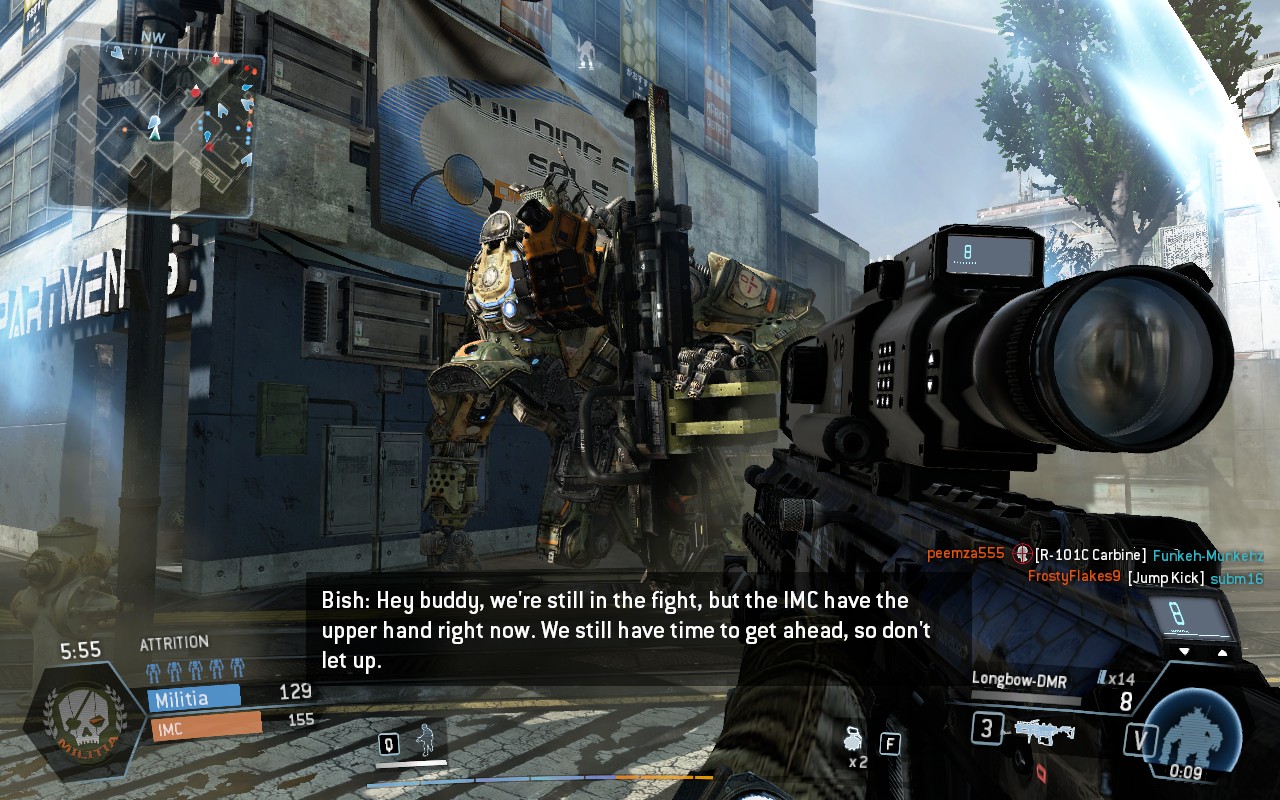
Task: Activate the pilot tactical ability icon
Action: 427,742
